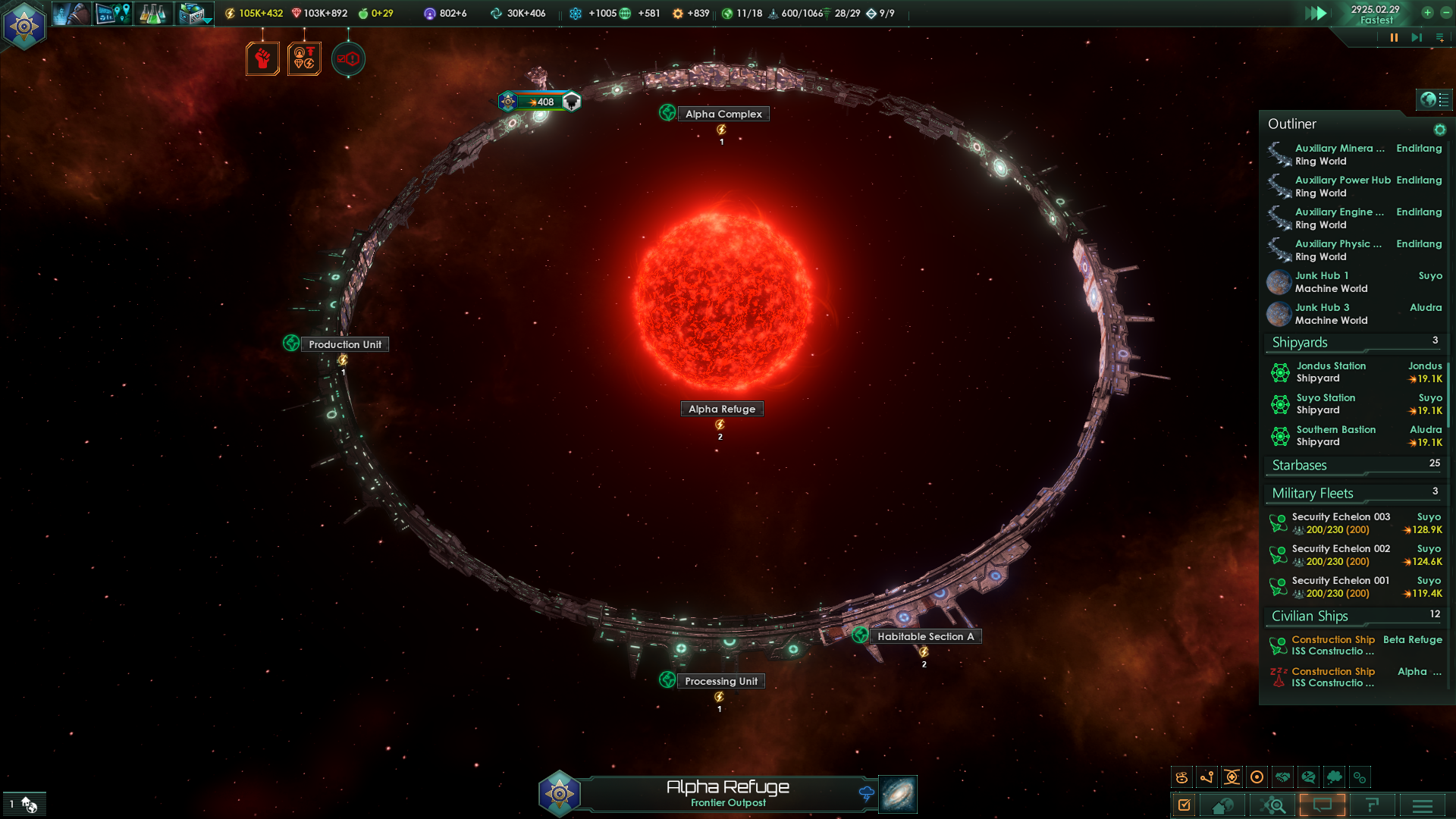Collapse the Military Fleets section
This screenshot has width=1456, height=819.
tap(1312, 493)
